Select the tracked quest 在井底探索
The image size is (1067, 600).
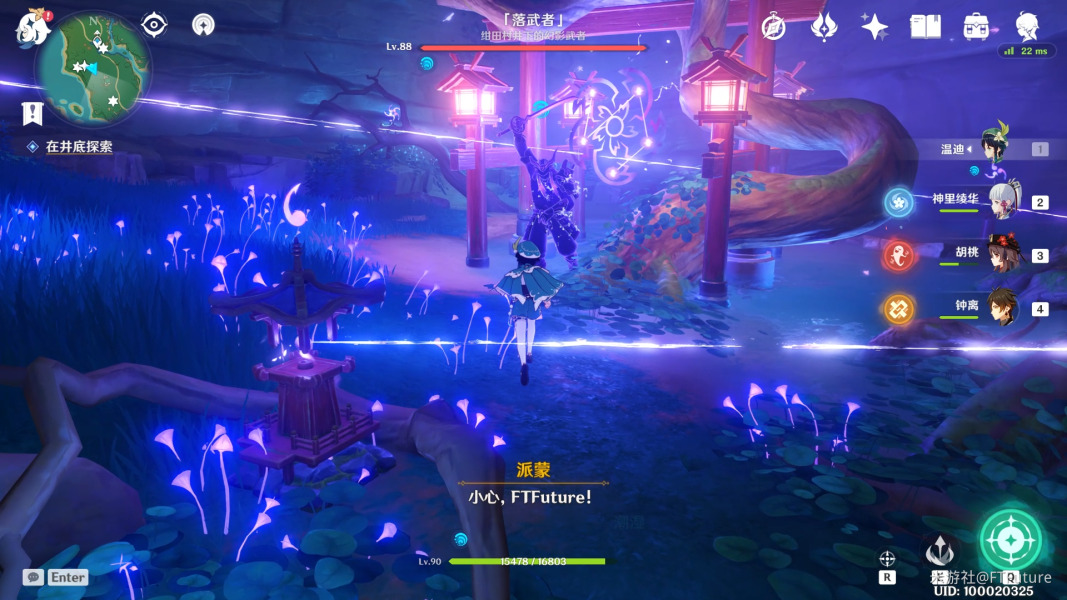pos(78,146)
